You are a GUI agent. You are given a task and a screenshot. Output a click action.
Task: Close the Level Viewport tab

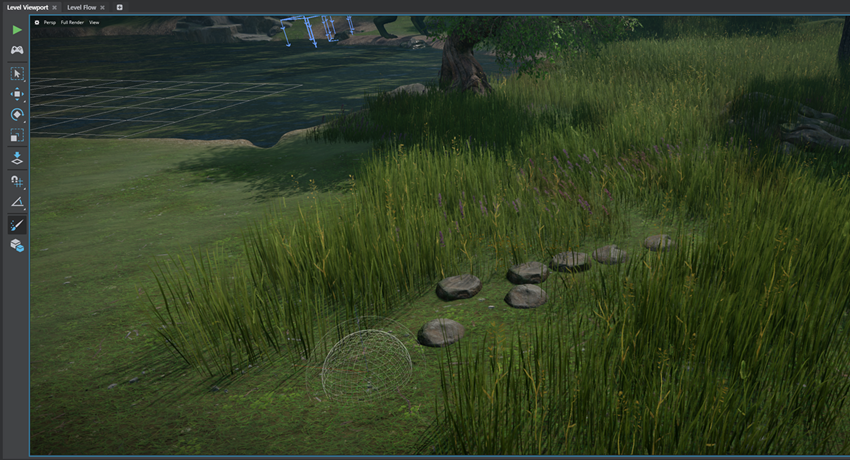(x=55, y=7)
